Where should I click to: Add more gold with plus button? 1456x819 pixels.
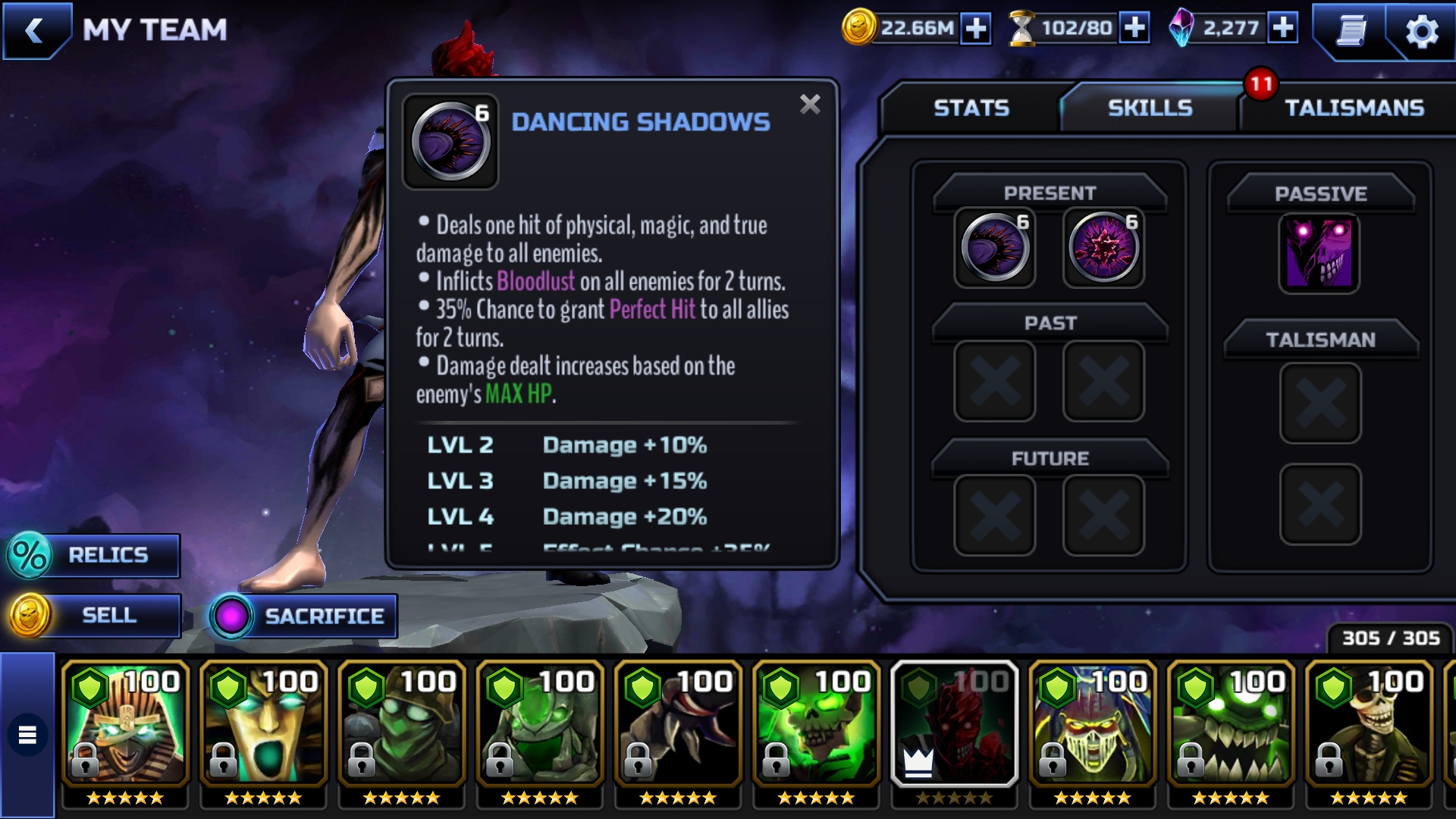tap(975, 29)
